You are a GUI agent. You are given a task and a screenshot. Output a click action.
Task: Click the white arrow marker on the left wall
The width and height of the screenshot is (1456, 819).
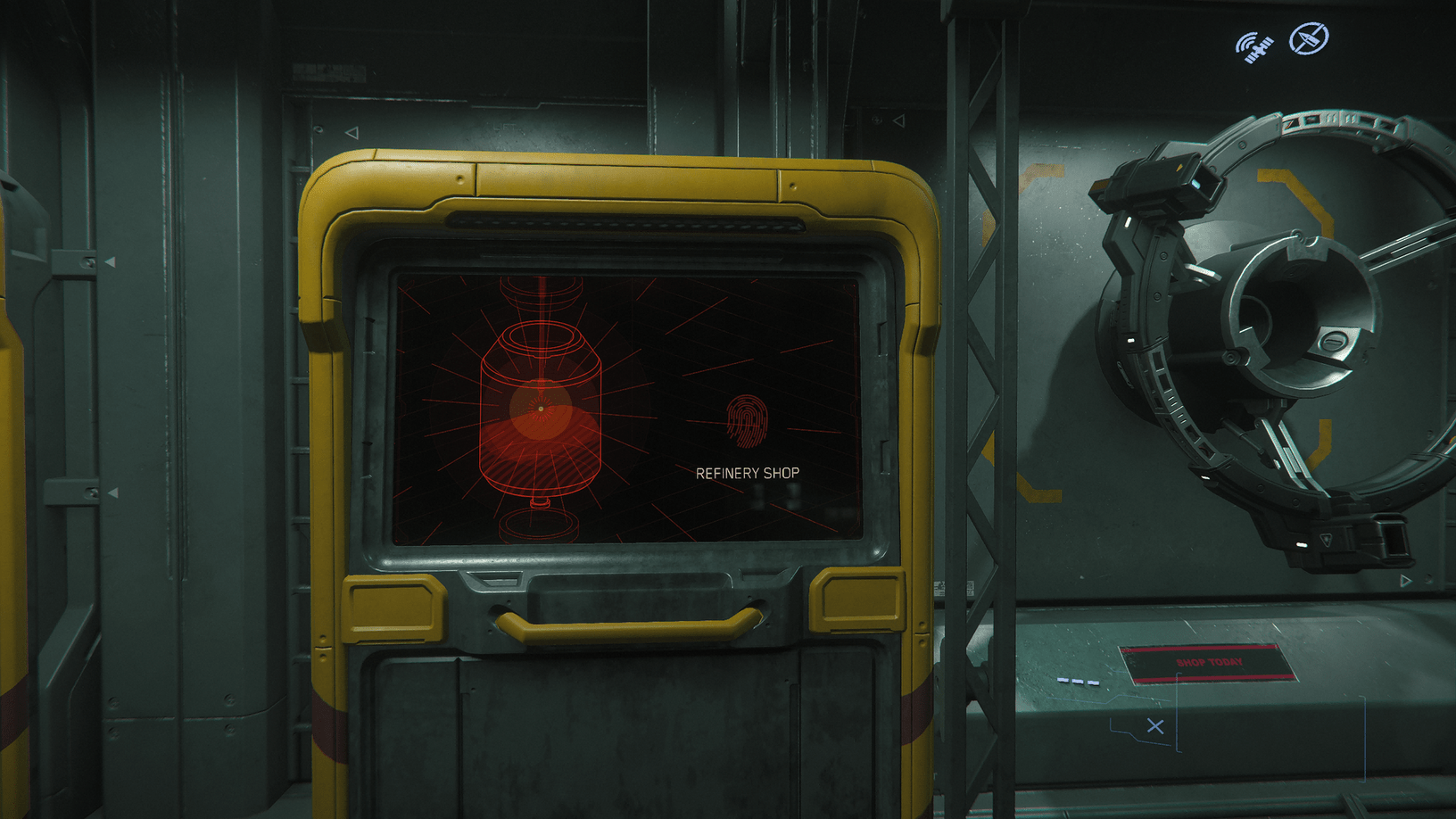(x=112, y=261)
